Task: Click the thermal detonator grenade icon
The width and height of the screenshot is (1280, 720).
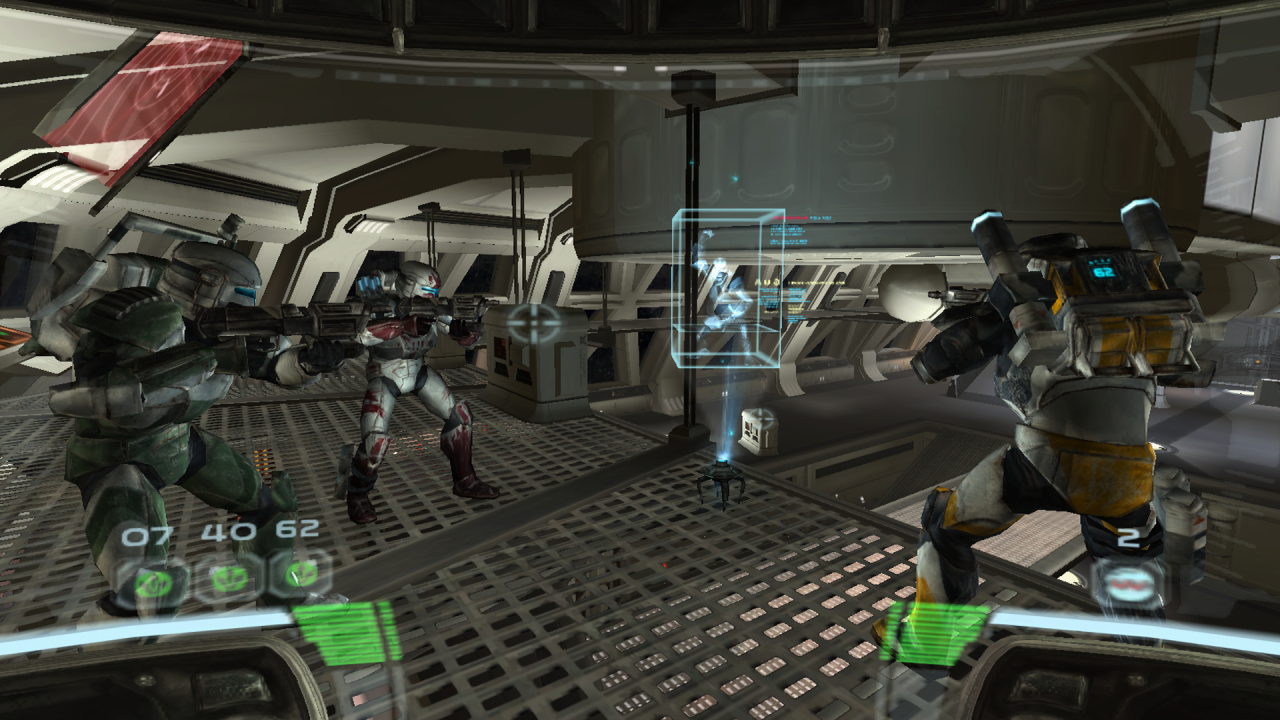Action: (x=1127, y=581)
